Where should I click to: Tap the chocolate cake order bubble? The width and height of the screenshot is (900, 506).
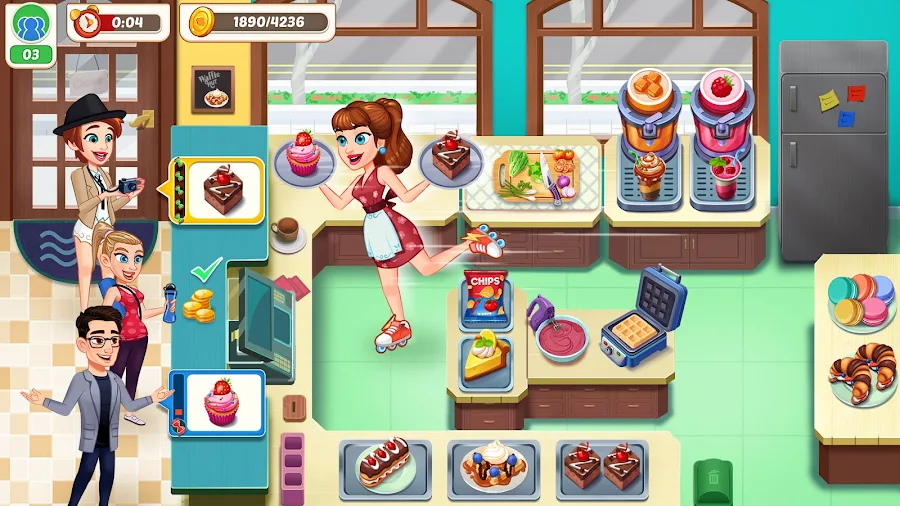[221, 189]
